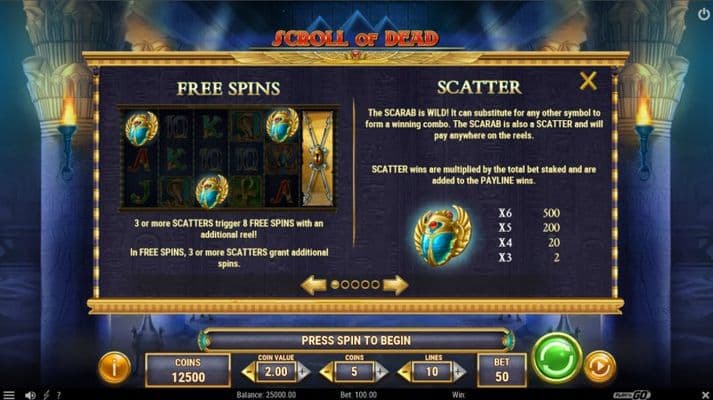
Task: Toggle the sound speaker icon
Action: pyautogui.click(x=32, y=394)
